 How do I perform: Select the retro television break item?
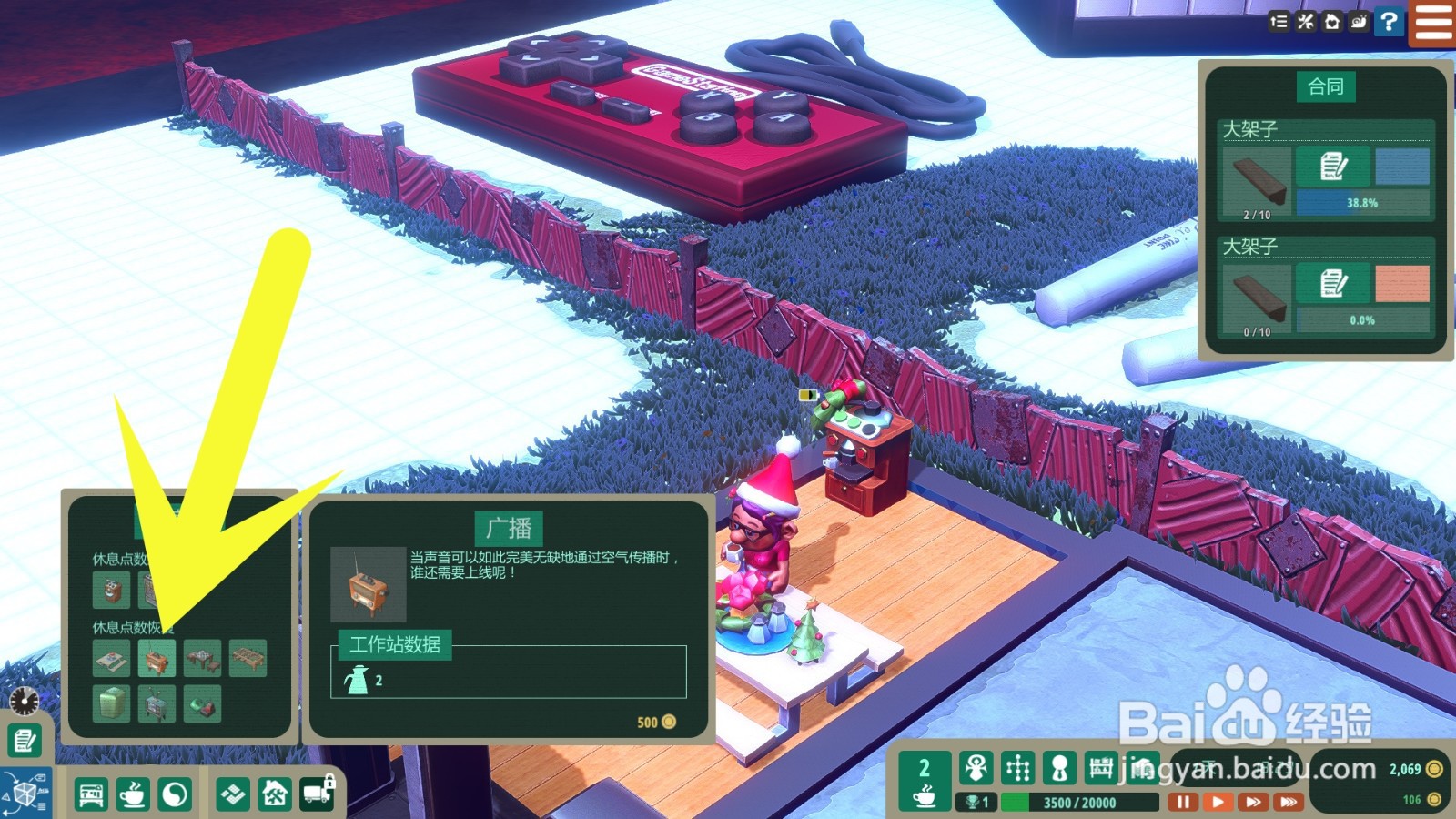[157, 703]
